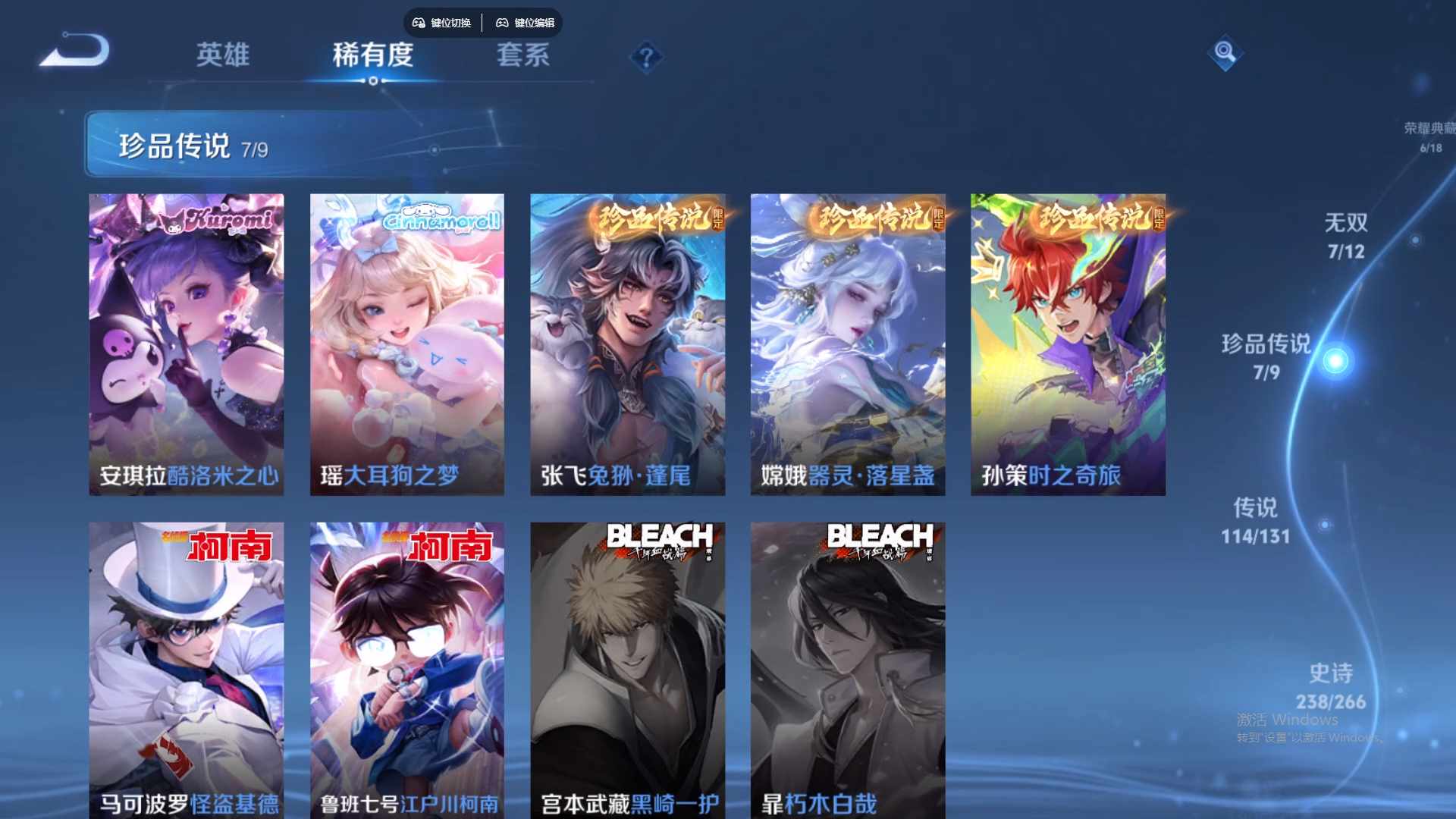Open the 键位编辑 overlay option
1456x819 pixels.
click(x=526, y=23)
